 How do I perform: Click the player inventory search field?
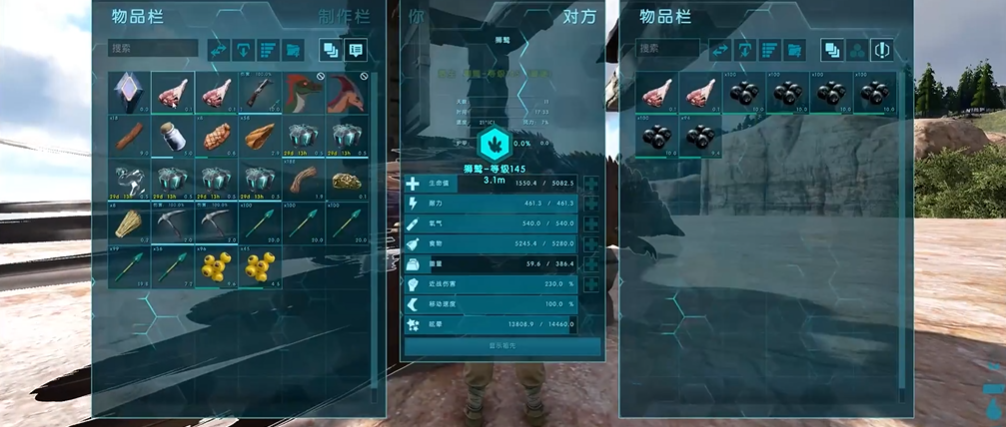[153, 48]
